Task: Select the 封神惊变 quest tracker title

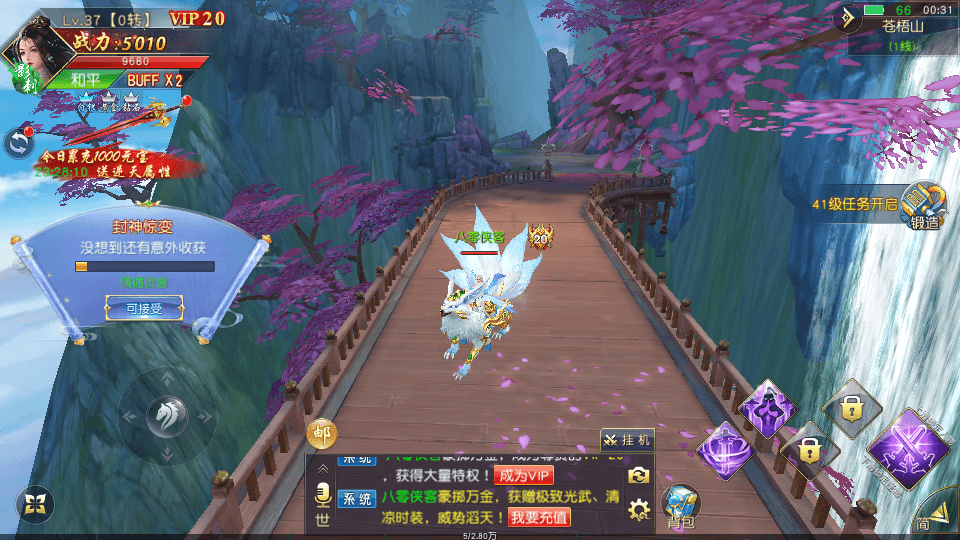Action: click(x=145, y=225)
